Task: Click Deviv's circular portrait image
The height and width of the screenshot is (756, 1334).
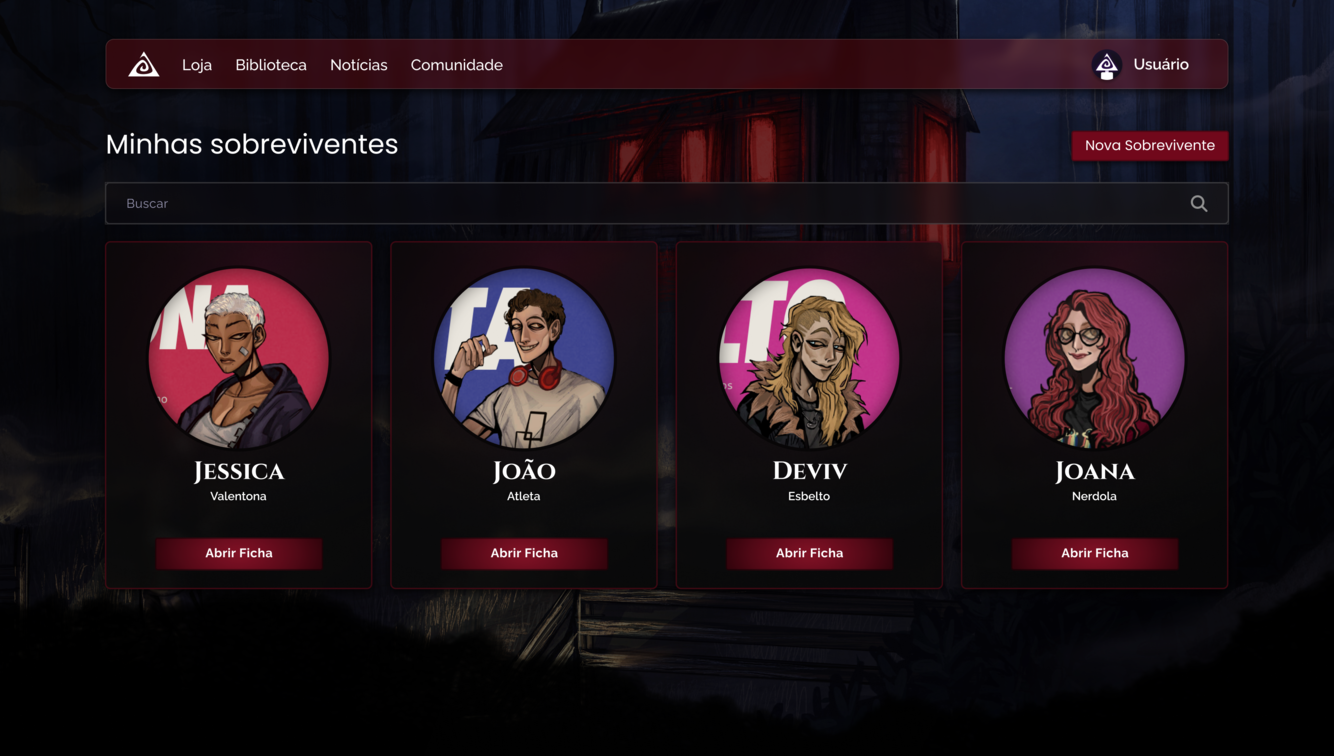Action: [809, 357]
